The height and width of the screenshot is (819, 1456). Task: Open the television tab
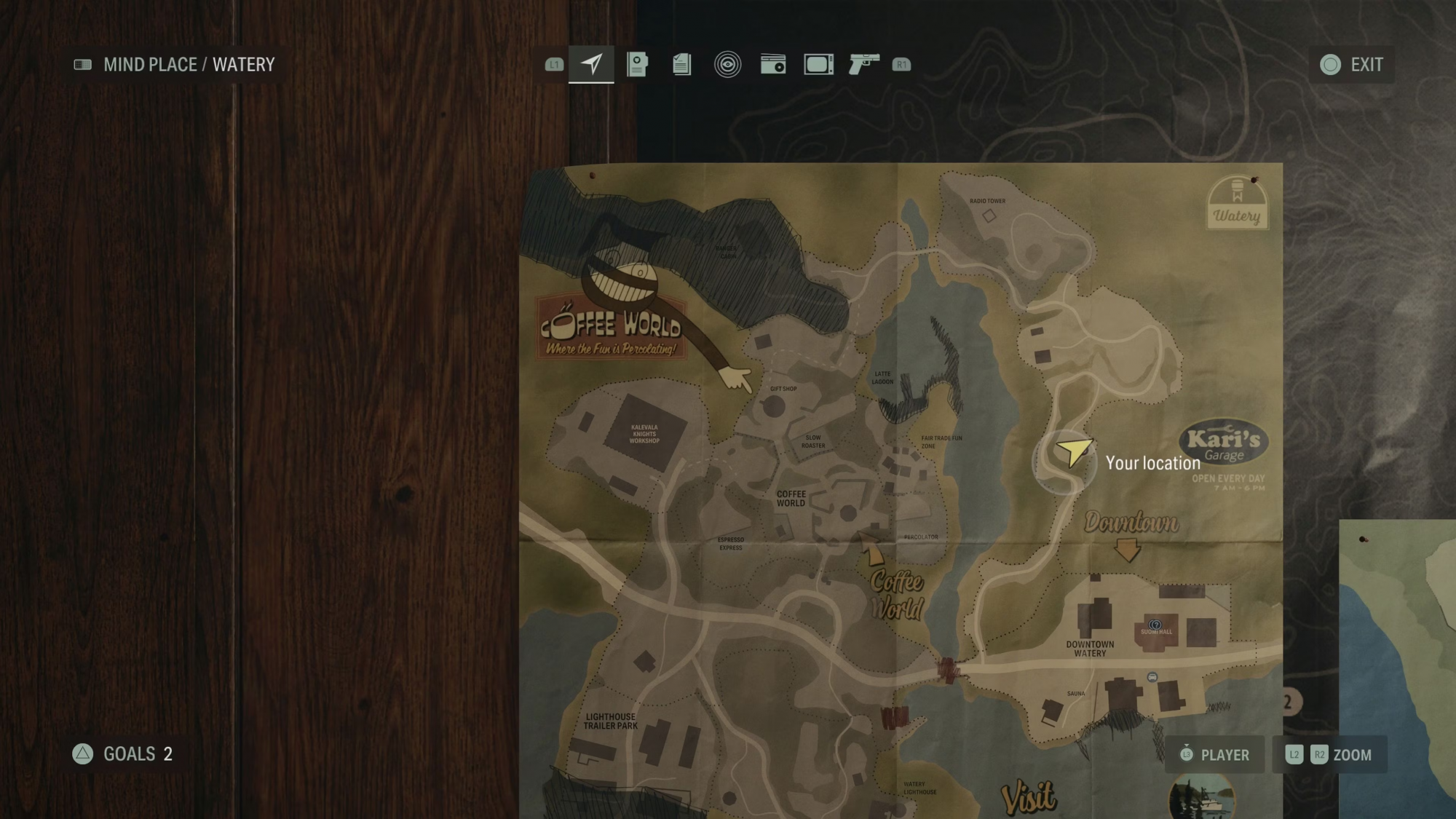pos(818,64)
